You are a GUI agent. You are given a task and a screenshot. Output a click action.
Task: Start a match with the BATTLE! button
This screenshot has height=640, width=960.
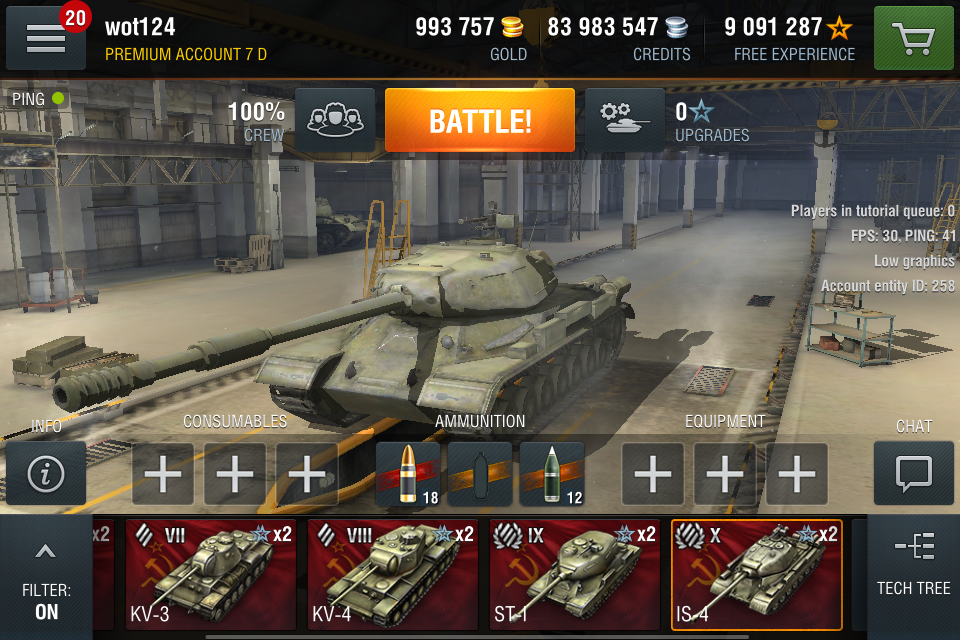click(x=480, y=121)
